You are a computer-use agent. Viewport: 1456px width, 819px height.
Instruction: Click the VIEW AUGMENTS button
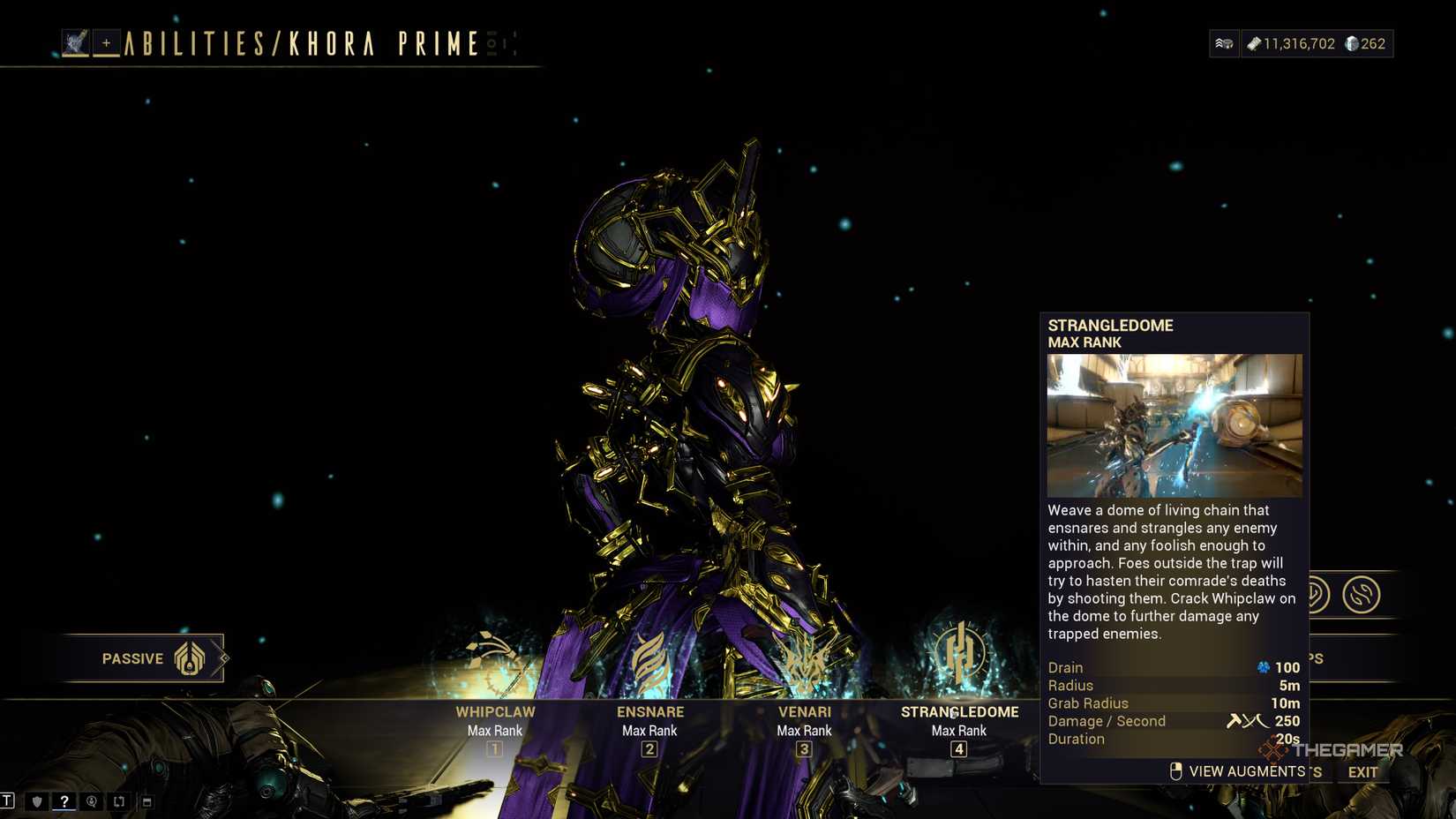1246,770
